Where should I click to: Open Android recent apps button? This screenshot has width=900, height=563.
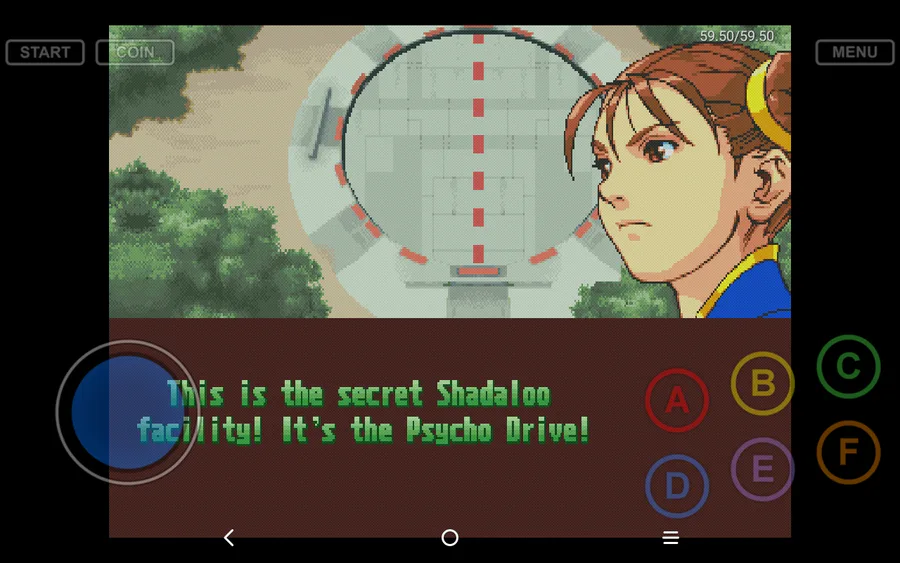[671, 538]
